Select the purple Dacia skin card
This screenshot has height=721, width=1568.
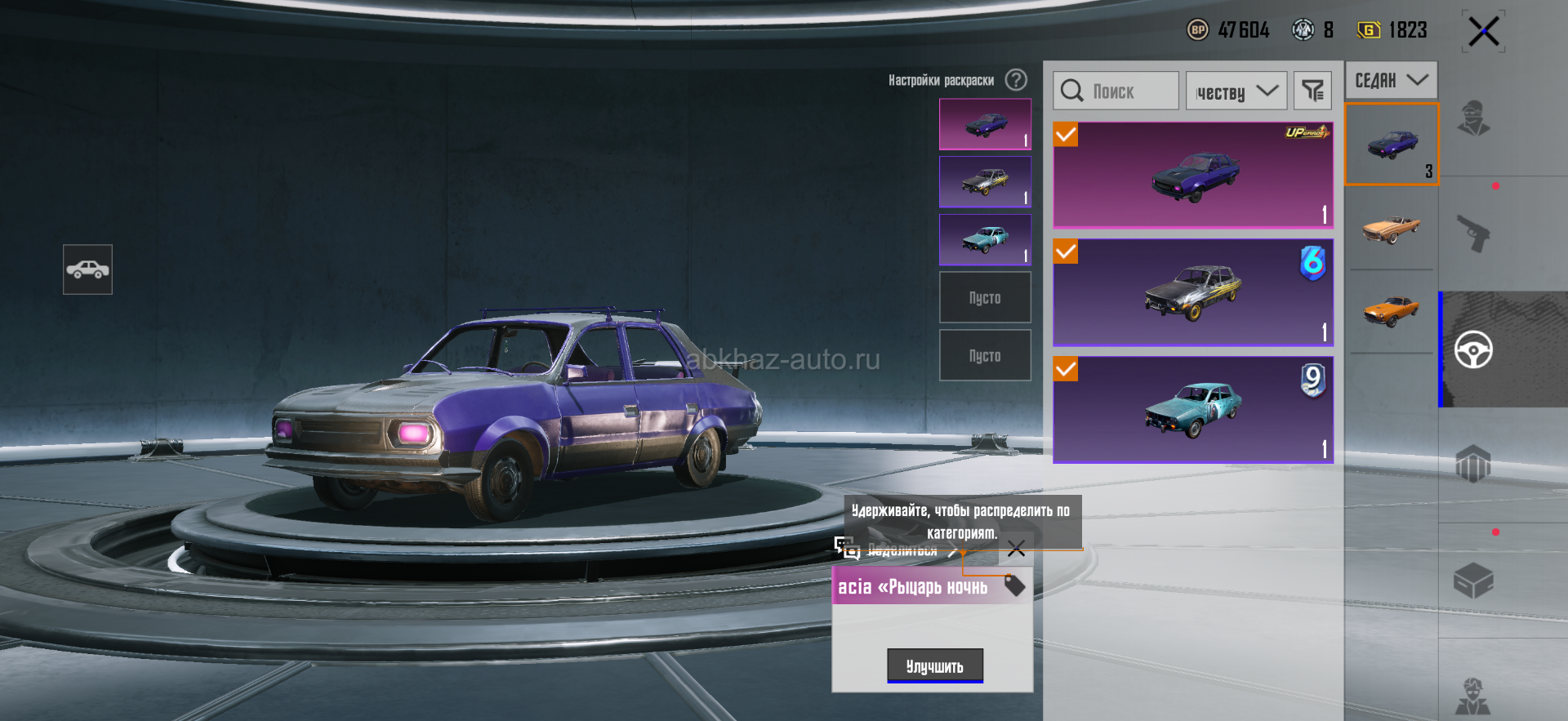[1193, 175]
